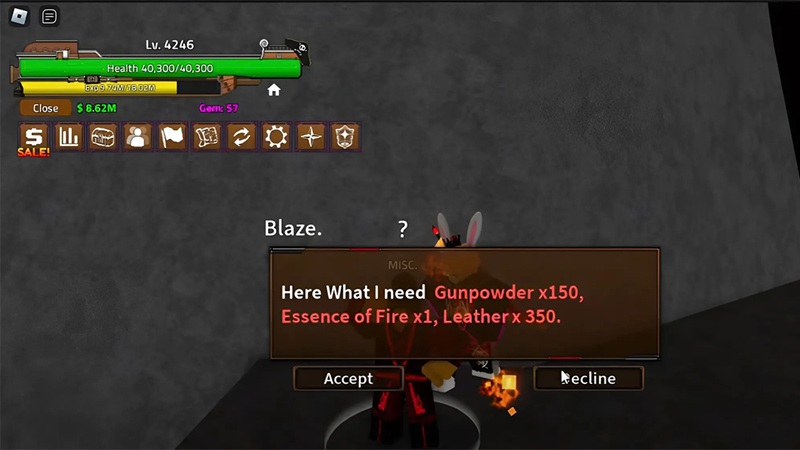Click the white home icon
Viewport: 800px width, 450px height.
[274, 90]
